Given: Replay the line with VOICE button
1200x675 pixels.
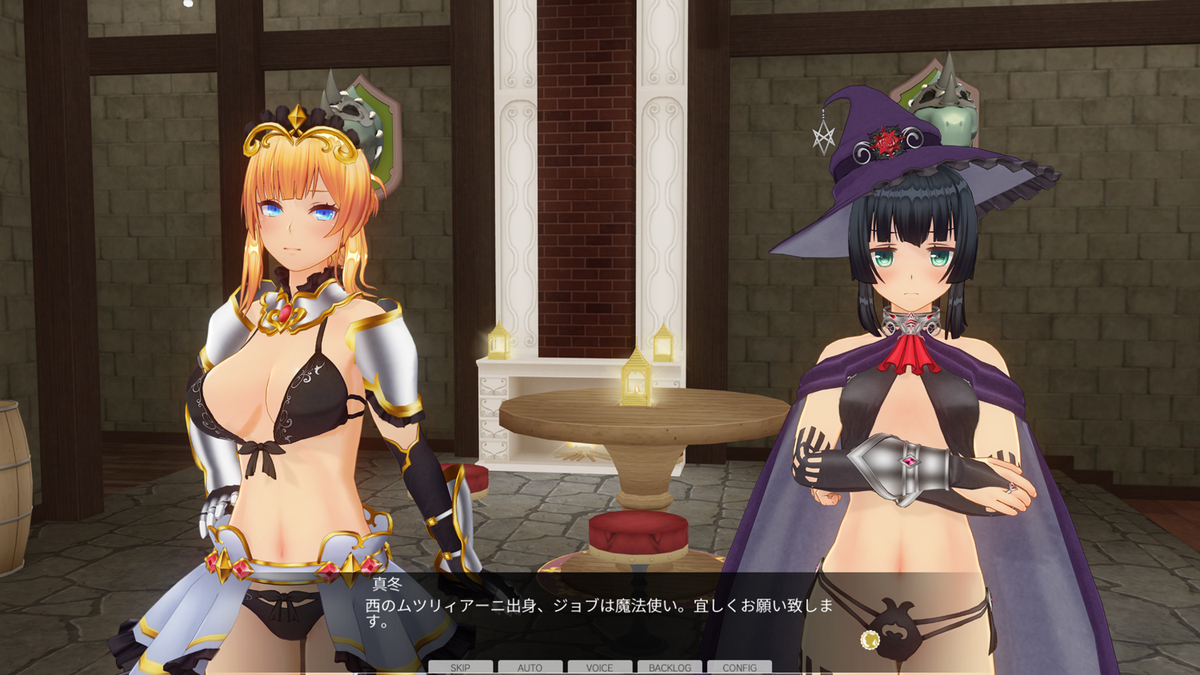Looking at the screenshot, I should click(x=600, y=667).
